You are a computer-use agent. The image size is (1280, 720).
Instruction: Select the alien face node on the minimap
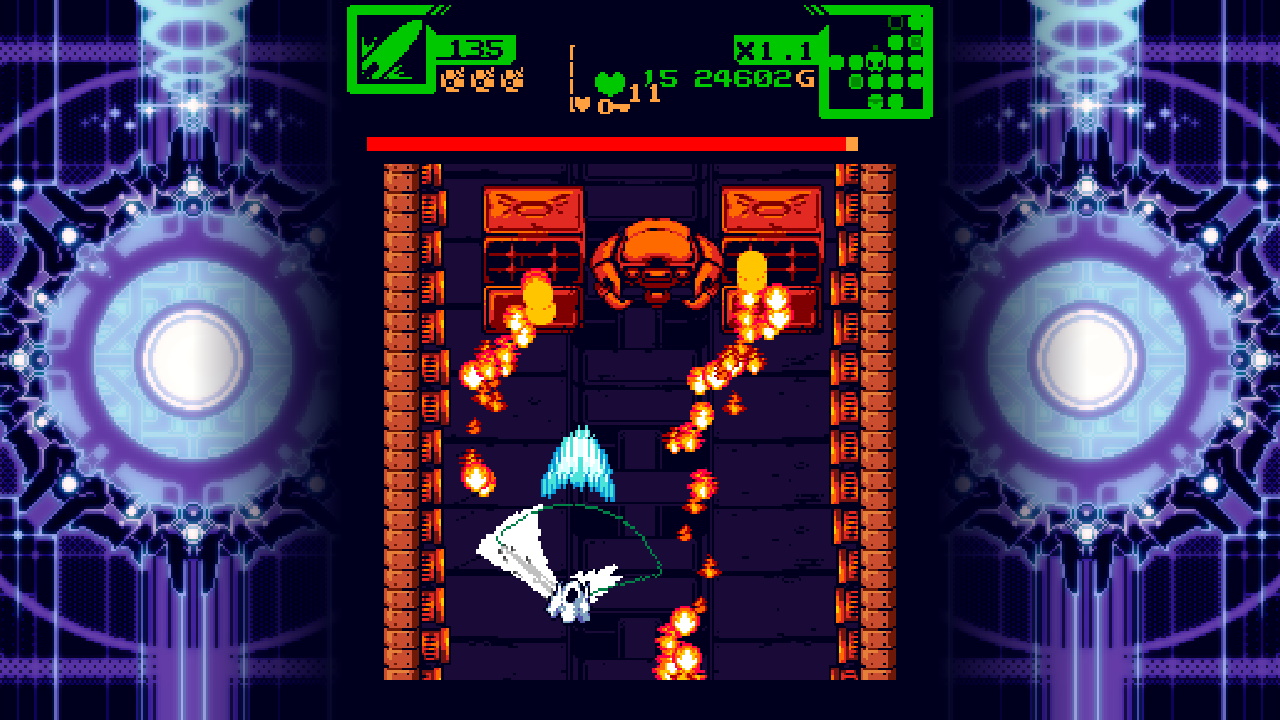pos(875,63)
